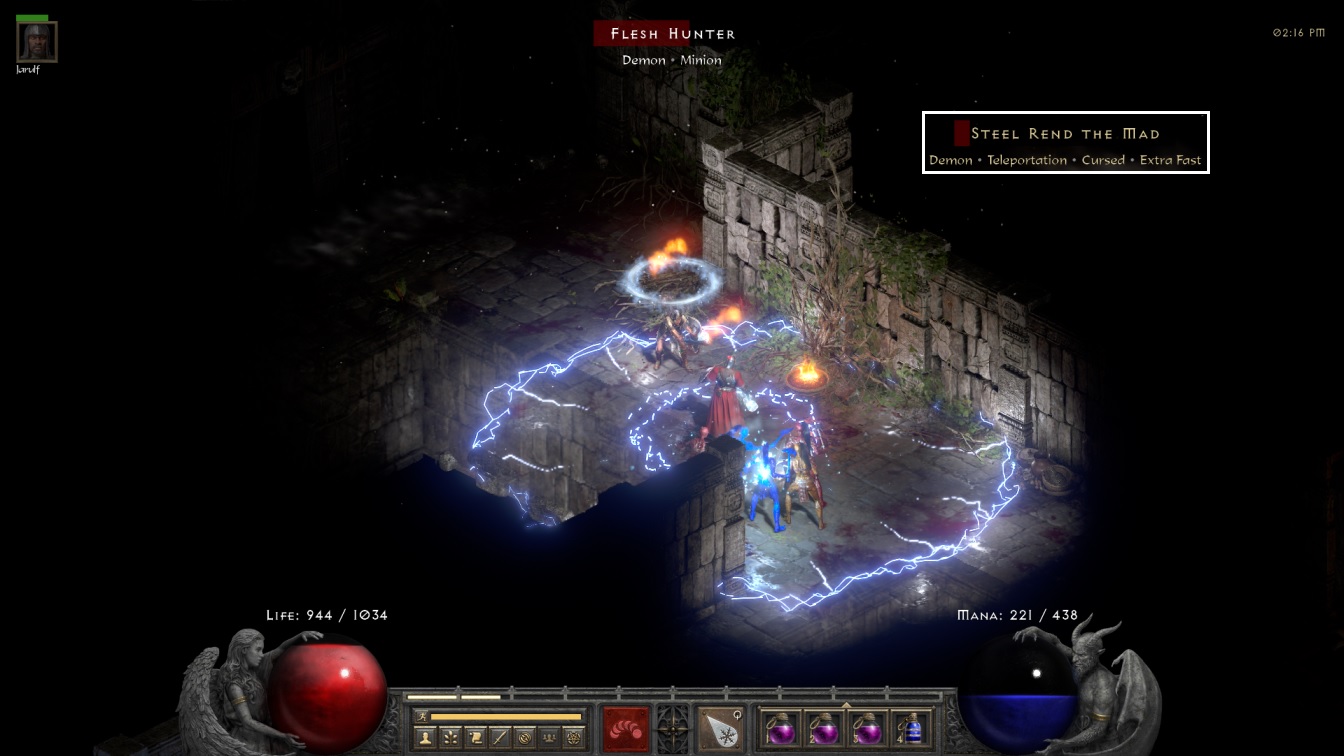Open the character sheet button
The width and height of the screenshot is (1344, 756).
(x=427, y=739)
